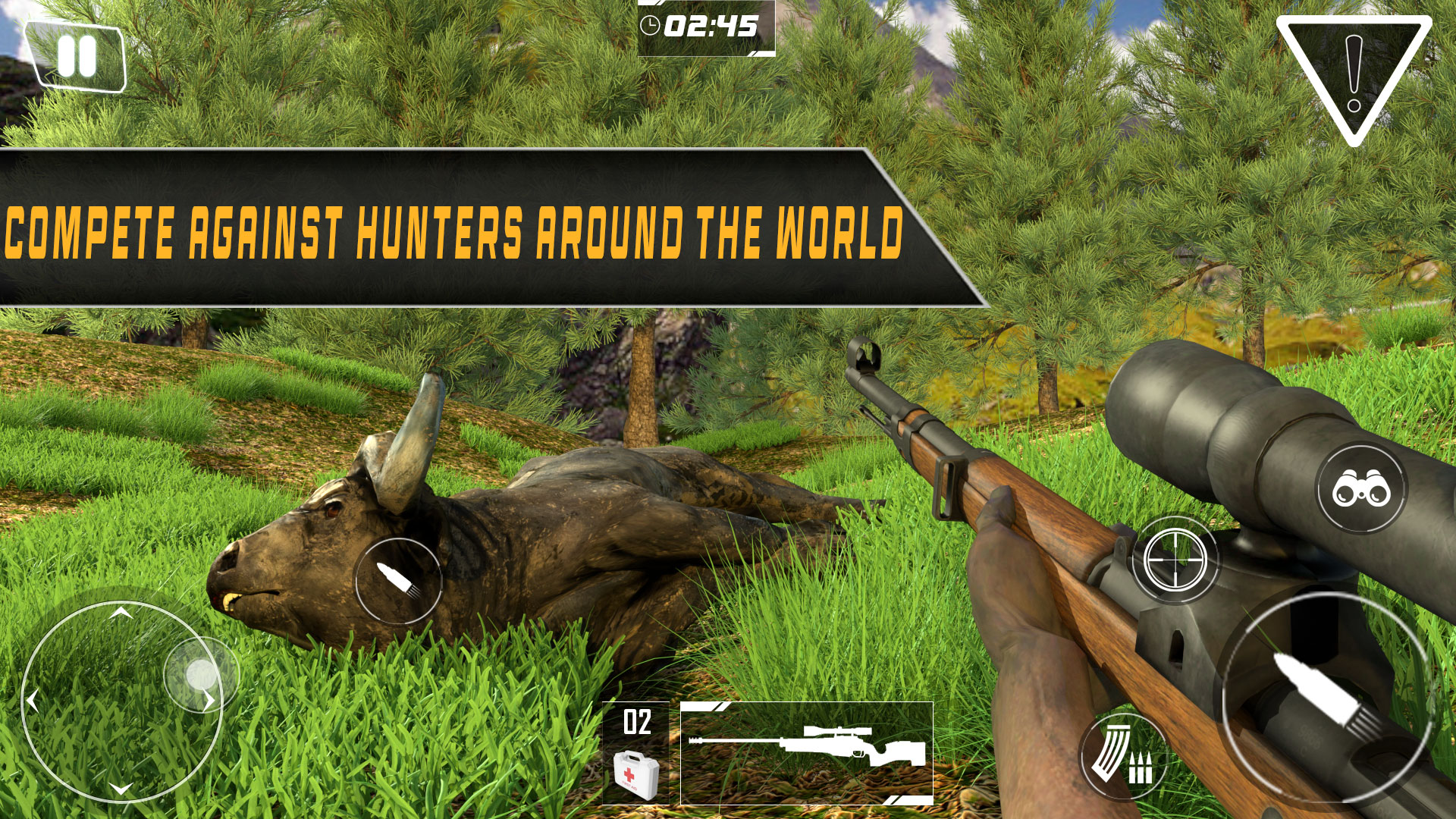The height and width of the screenshot is (819, 1456).
Task: Tap the banner reading COMPETE AGAINST HUNTERS
Action: point(455,227)
